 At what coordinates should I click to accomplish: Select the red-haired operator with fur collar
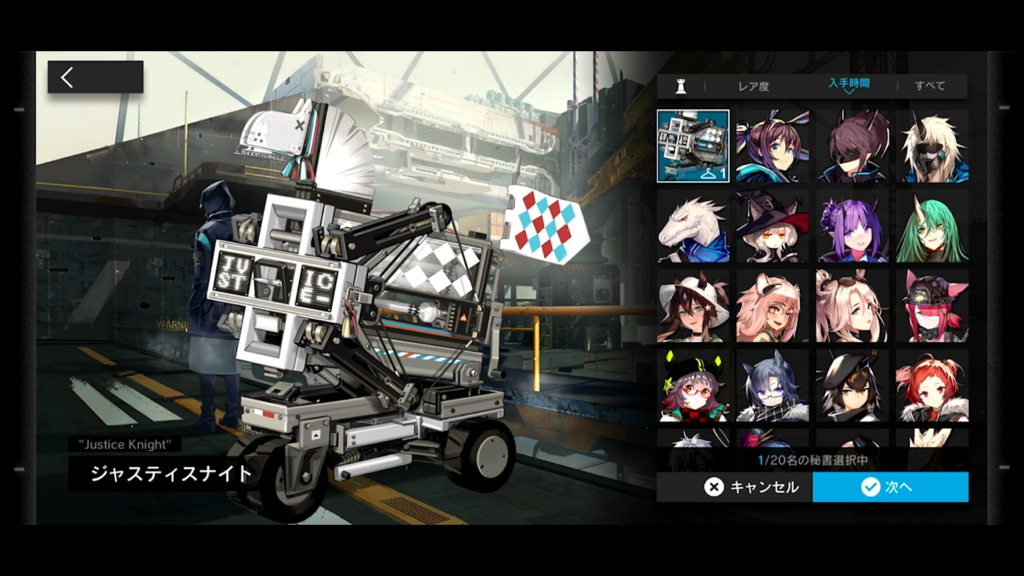(x=932, y=385)
